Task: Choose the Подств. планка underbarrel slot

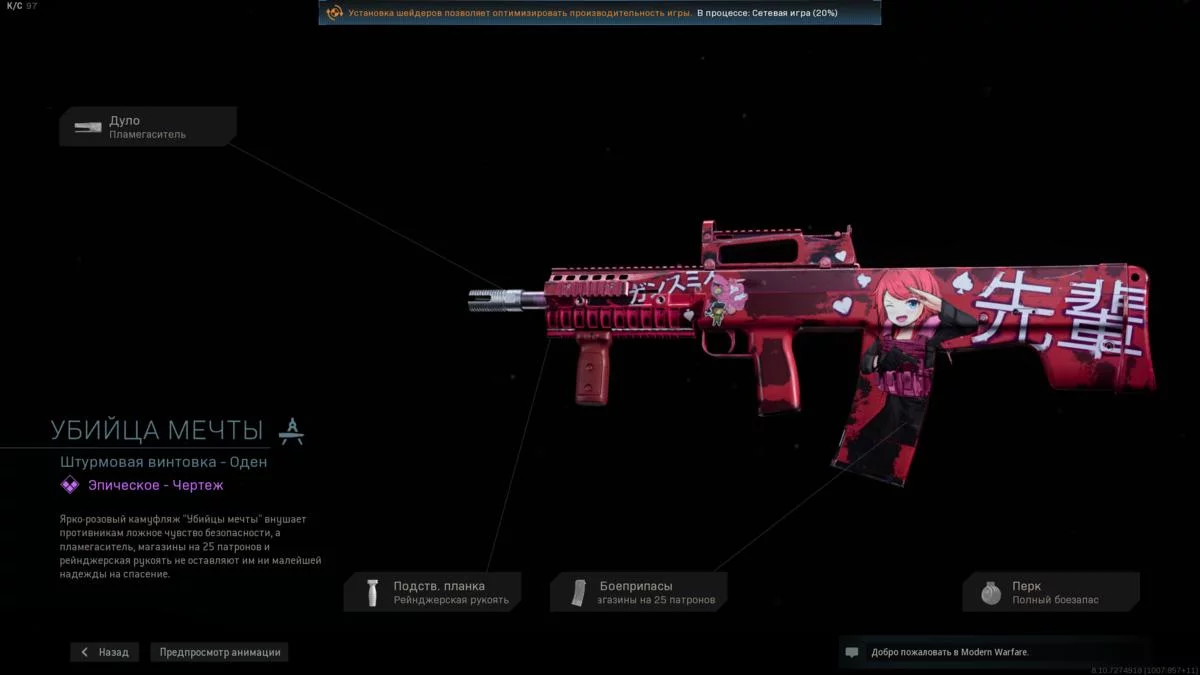Action: [x=433, y=592]
